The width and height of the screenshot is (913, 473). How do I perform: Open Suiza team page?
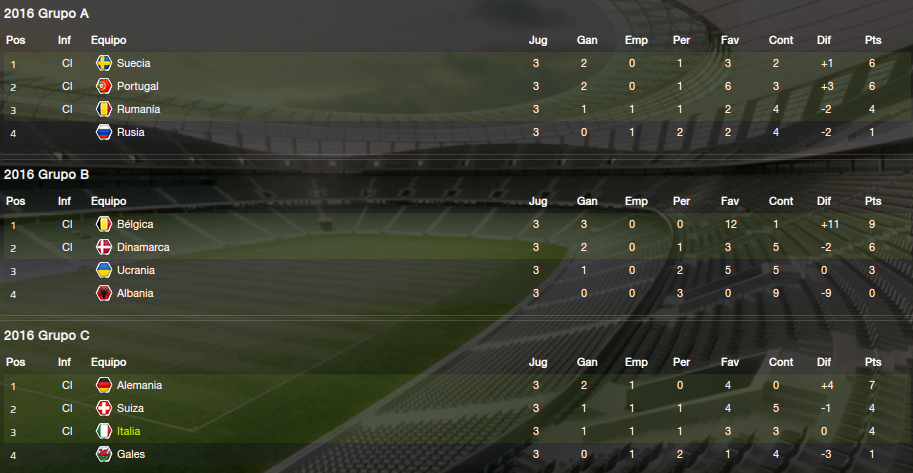[x=130, y=408]
